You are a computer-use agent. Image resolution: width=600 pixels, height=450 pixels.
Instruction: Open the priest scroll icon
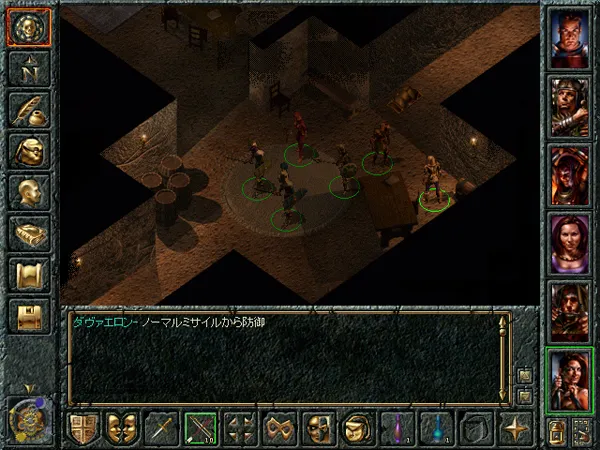tap(29, 273)
